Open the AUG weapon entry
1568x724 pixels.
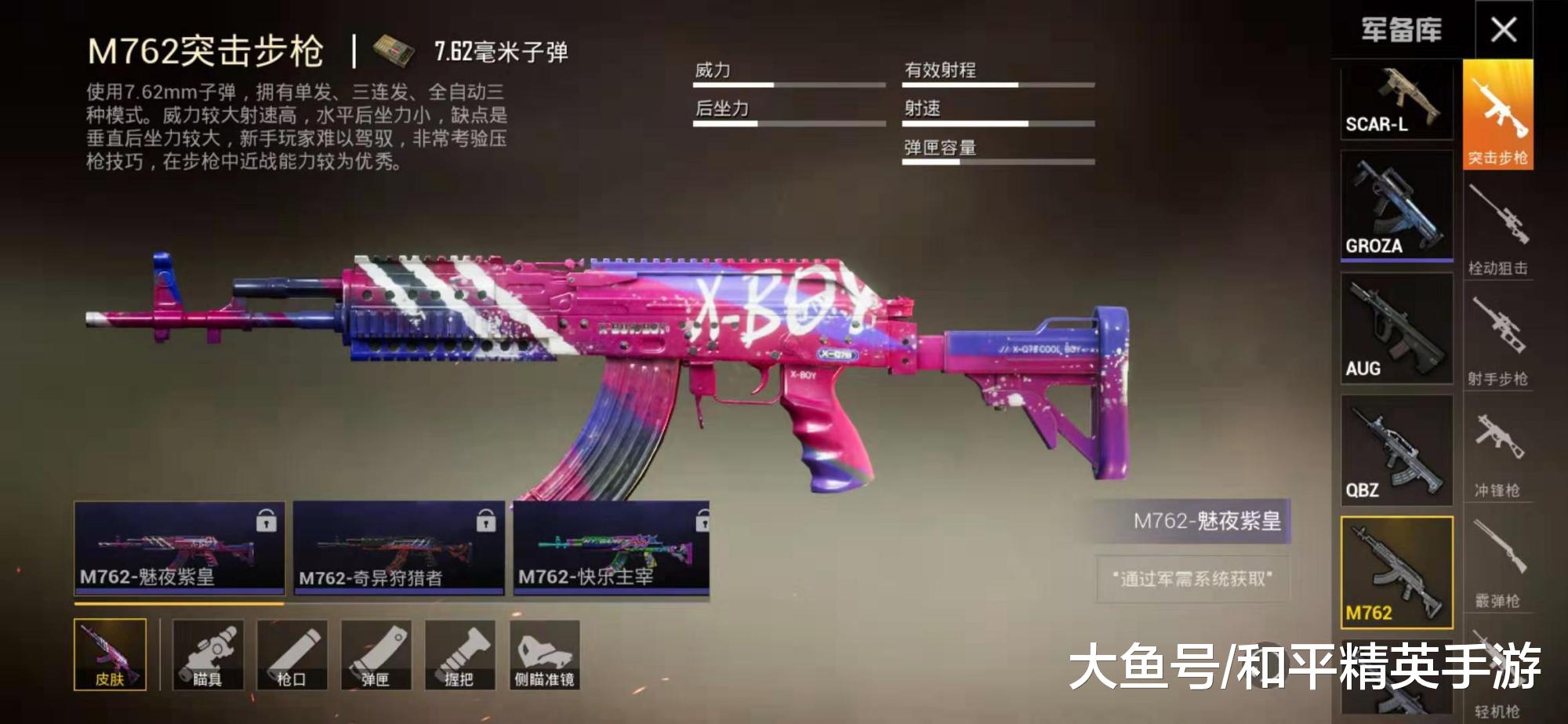[x=1397, y=329]
